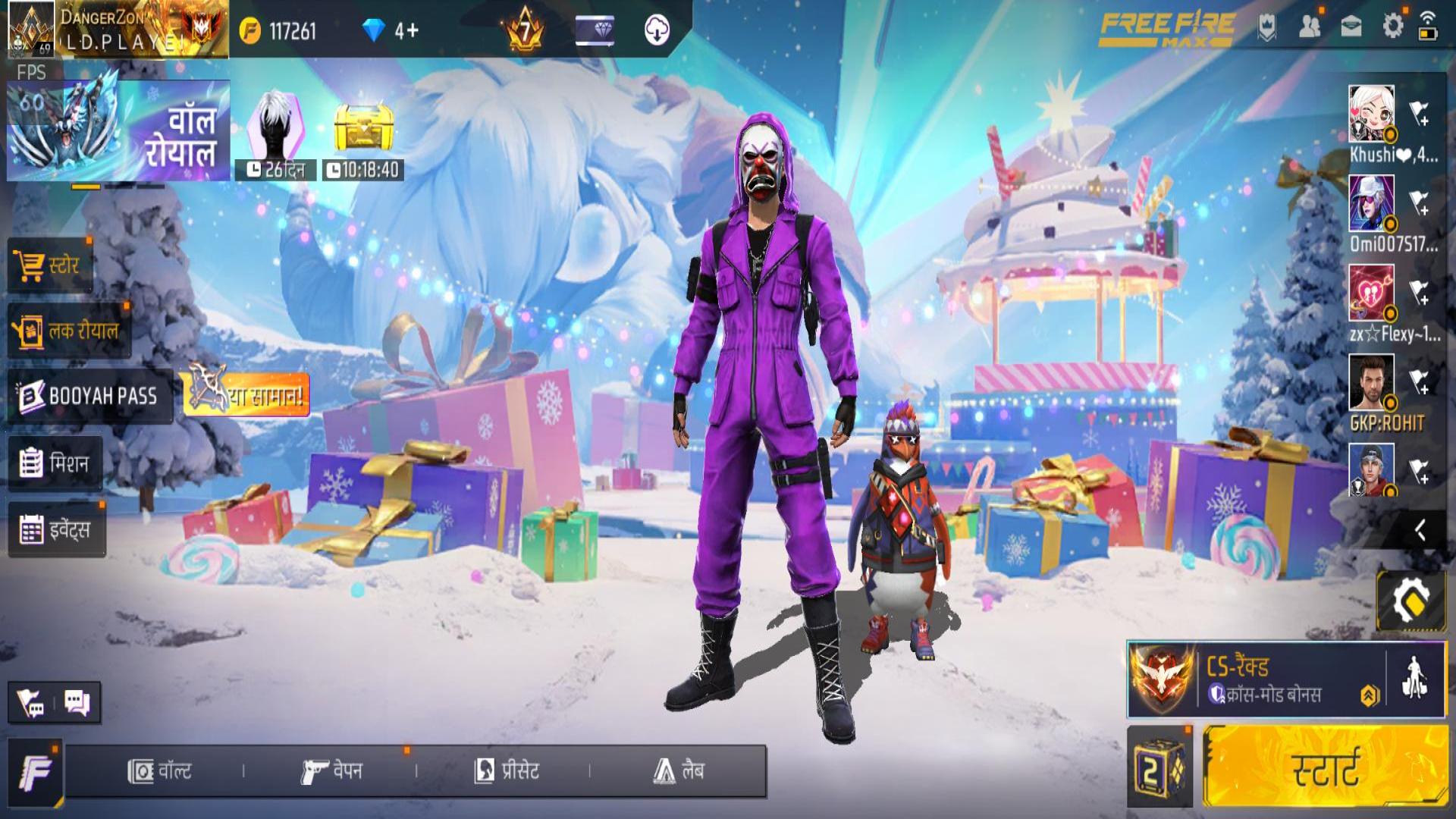Screen dimensions: 1456x819
Task: Invite GKP:ROHIT to the team
Action: (x=1419, y=383)
